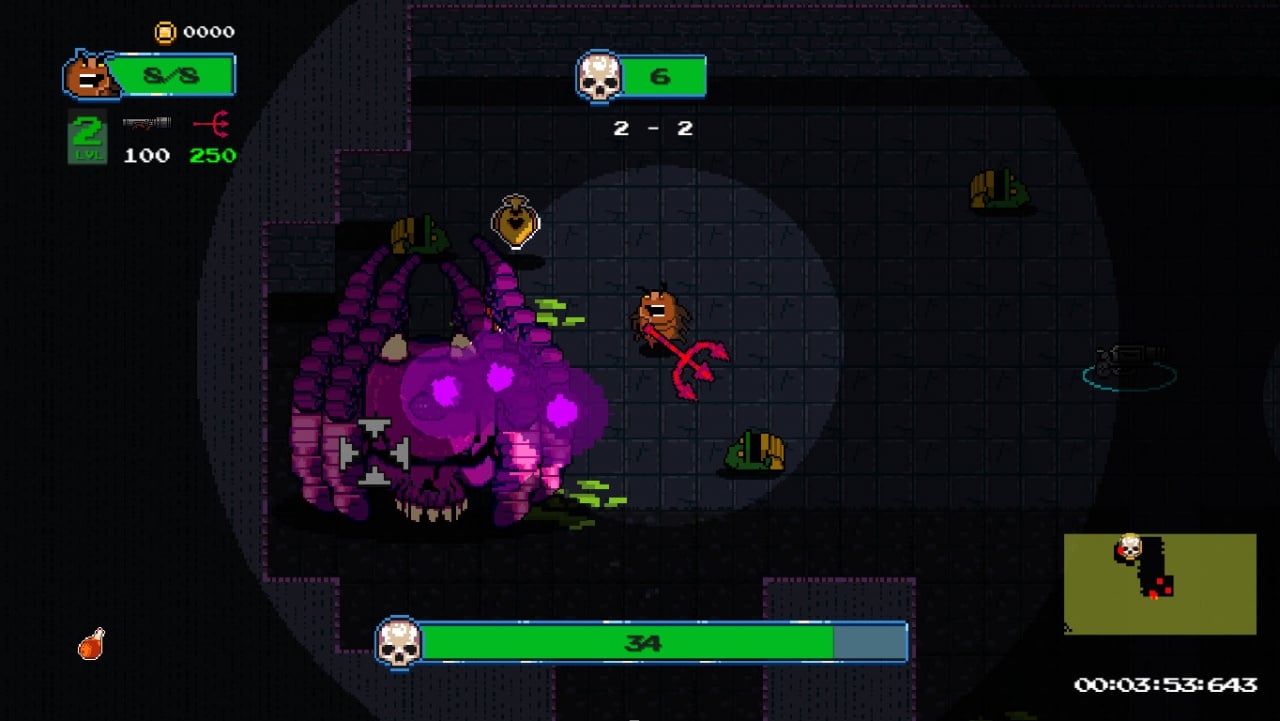Select the red trident weapon icon

point(212,124)
